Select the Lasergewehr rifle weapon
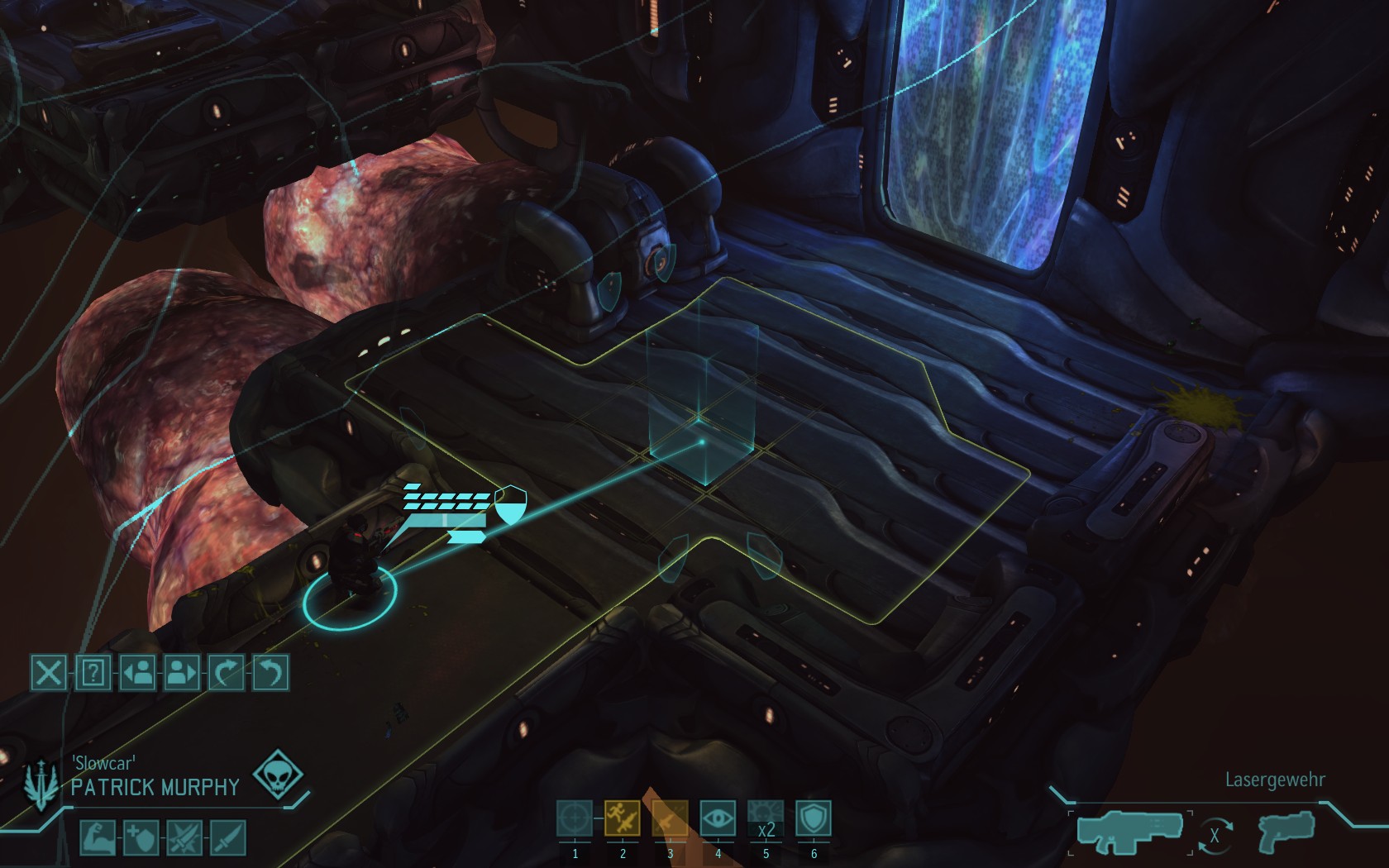The width and height of the screenshot is (1389, 868). (1132, 832)
